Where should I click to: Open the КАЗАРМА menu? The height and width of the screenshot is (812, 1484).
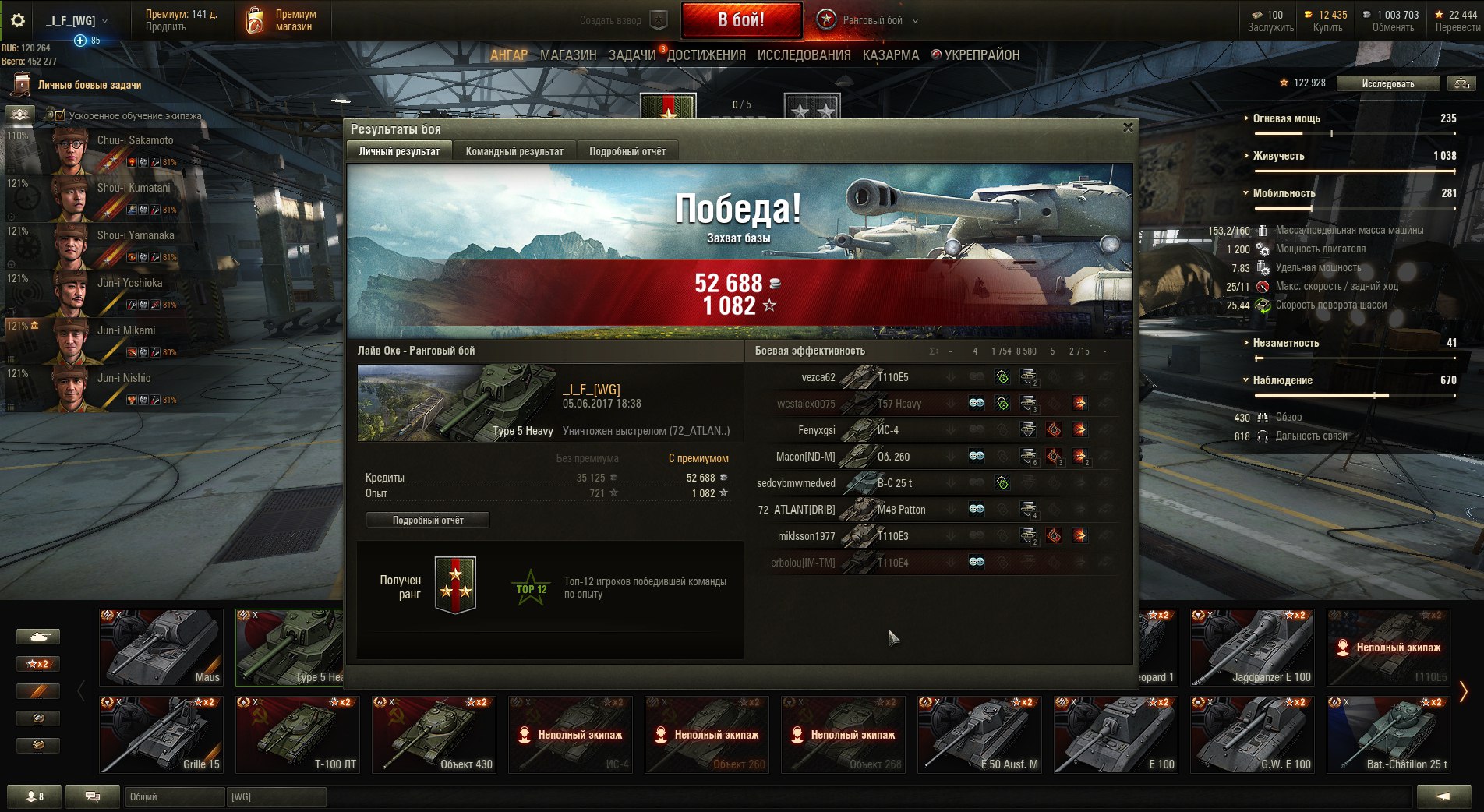click(890, 55)
